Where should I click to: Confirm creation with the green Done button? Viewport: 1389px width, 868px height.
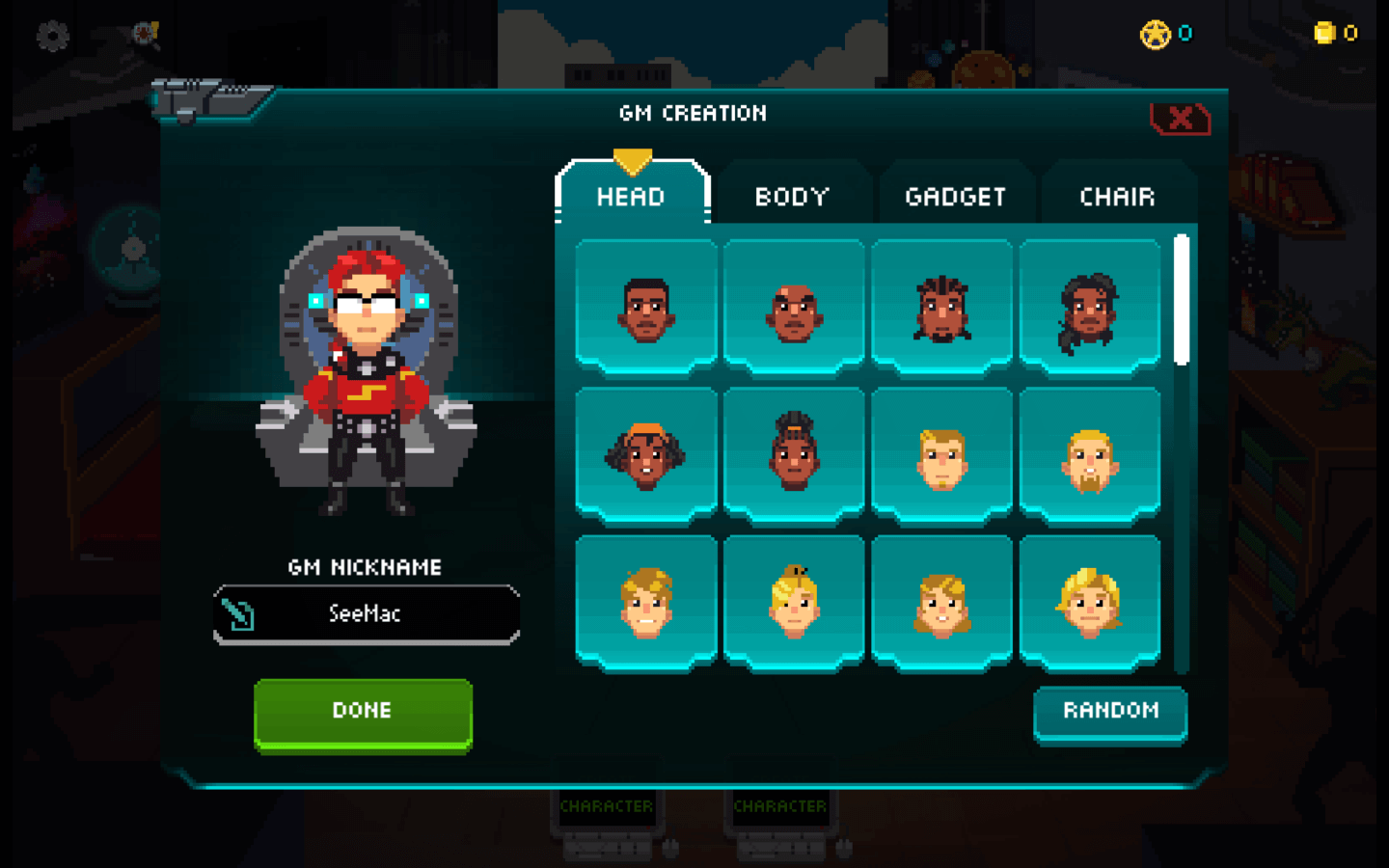click(x=363, y=713)
